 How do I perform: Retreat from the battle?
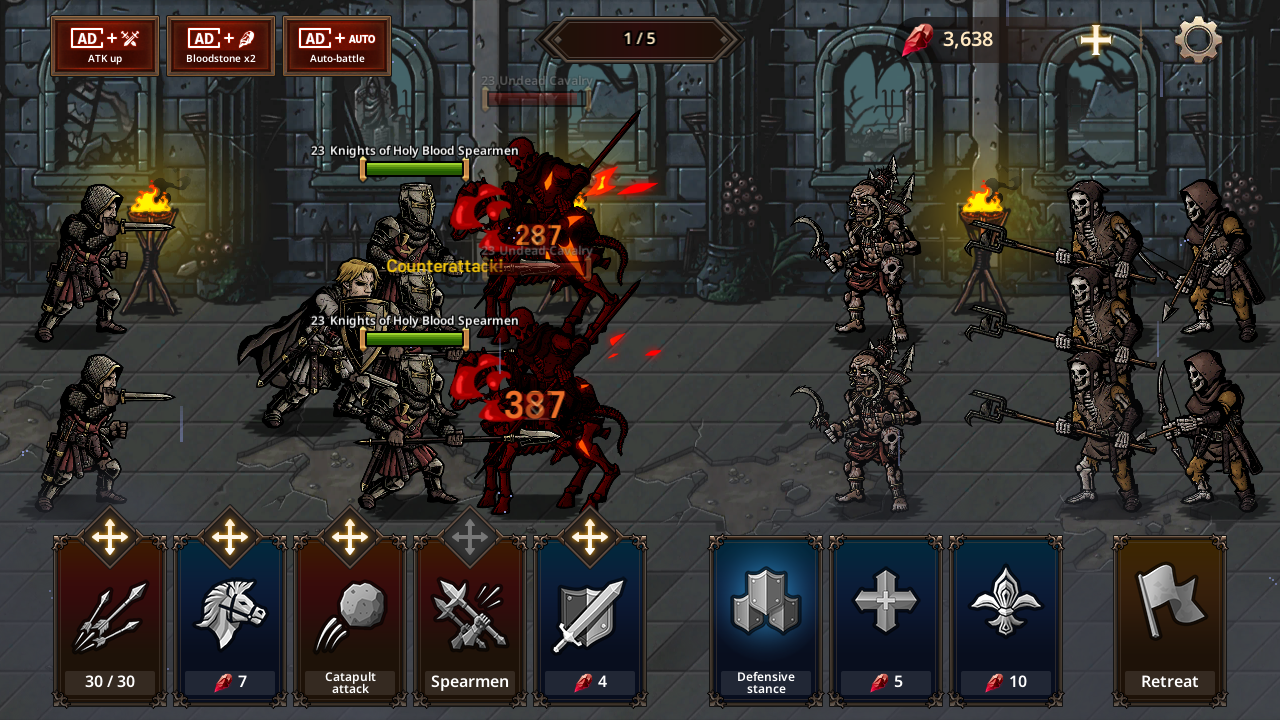(x=1169, y=620)
